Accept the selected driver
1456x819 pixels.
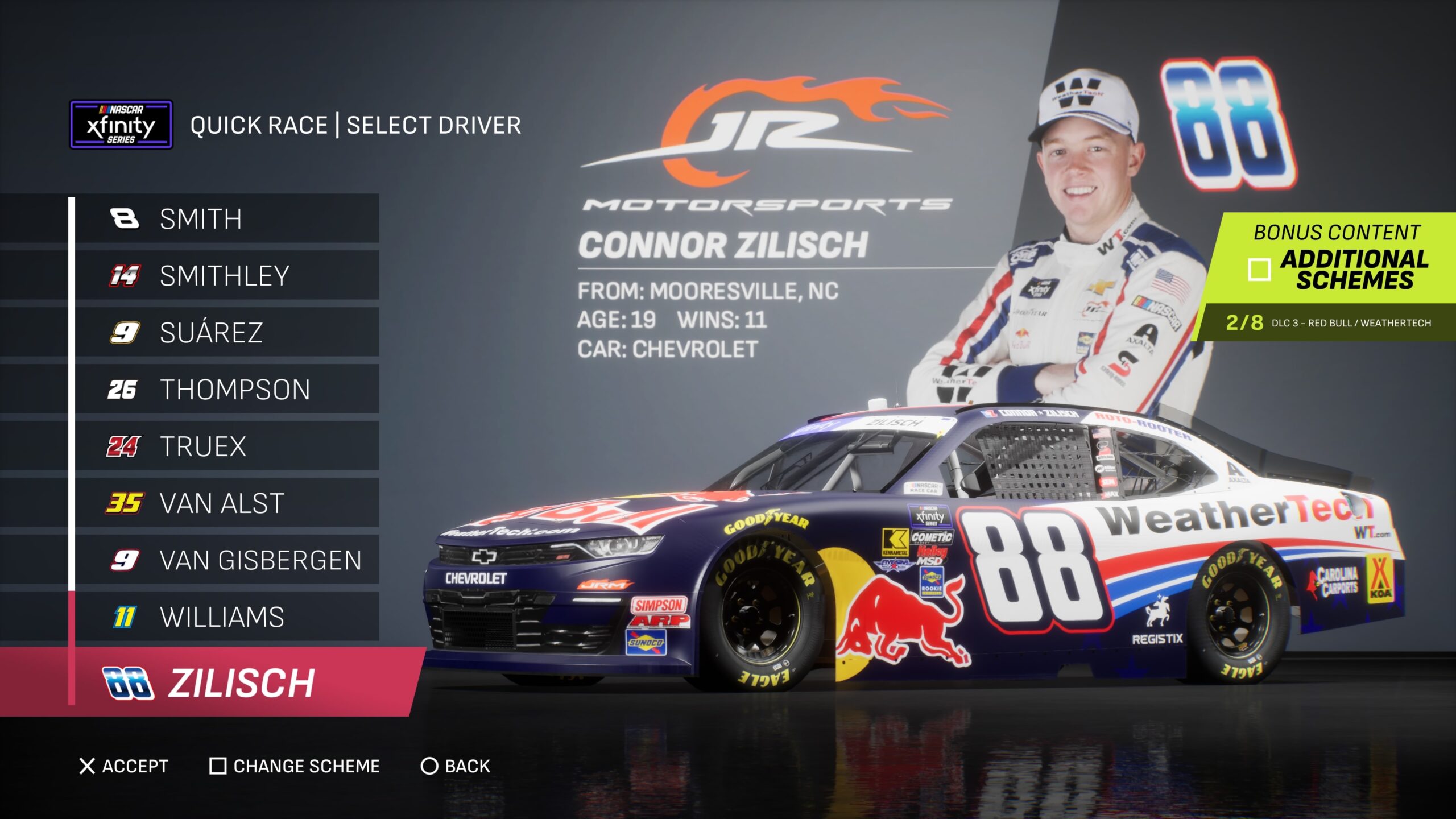coord(124,766)
